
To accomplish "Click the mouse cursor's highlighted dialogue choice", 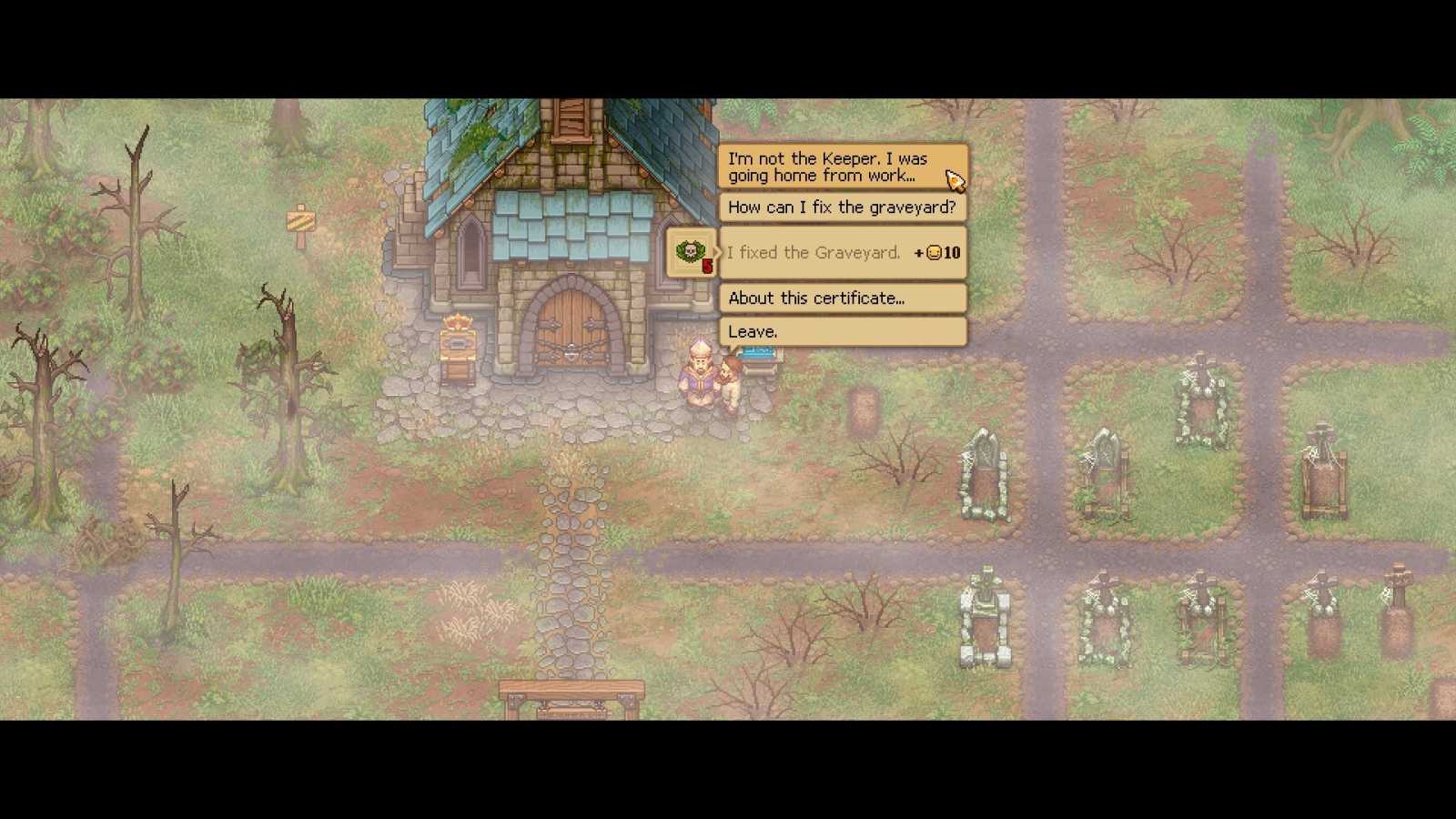I will tap(837, 167).
